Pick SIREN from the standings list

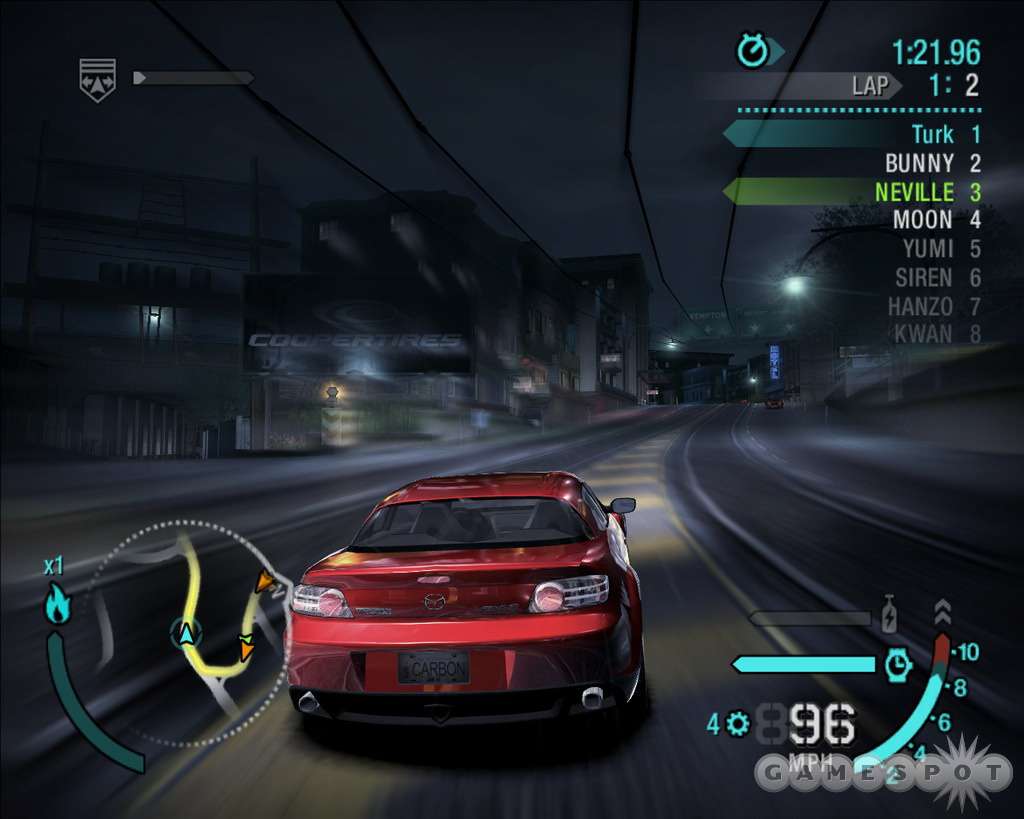point(924,277)
